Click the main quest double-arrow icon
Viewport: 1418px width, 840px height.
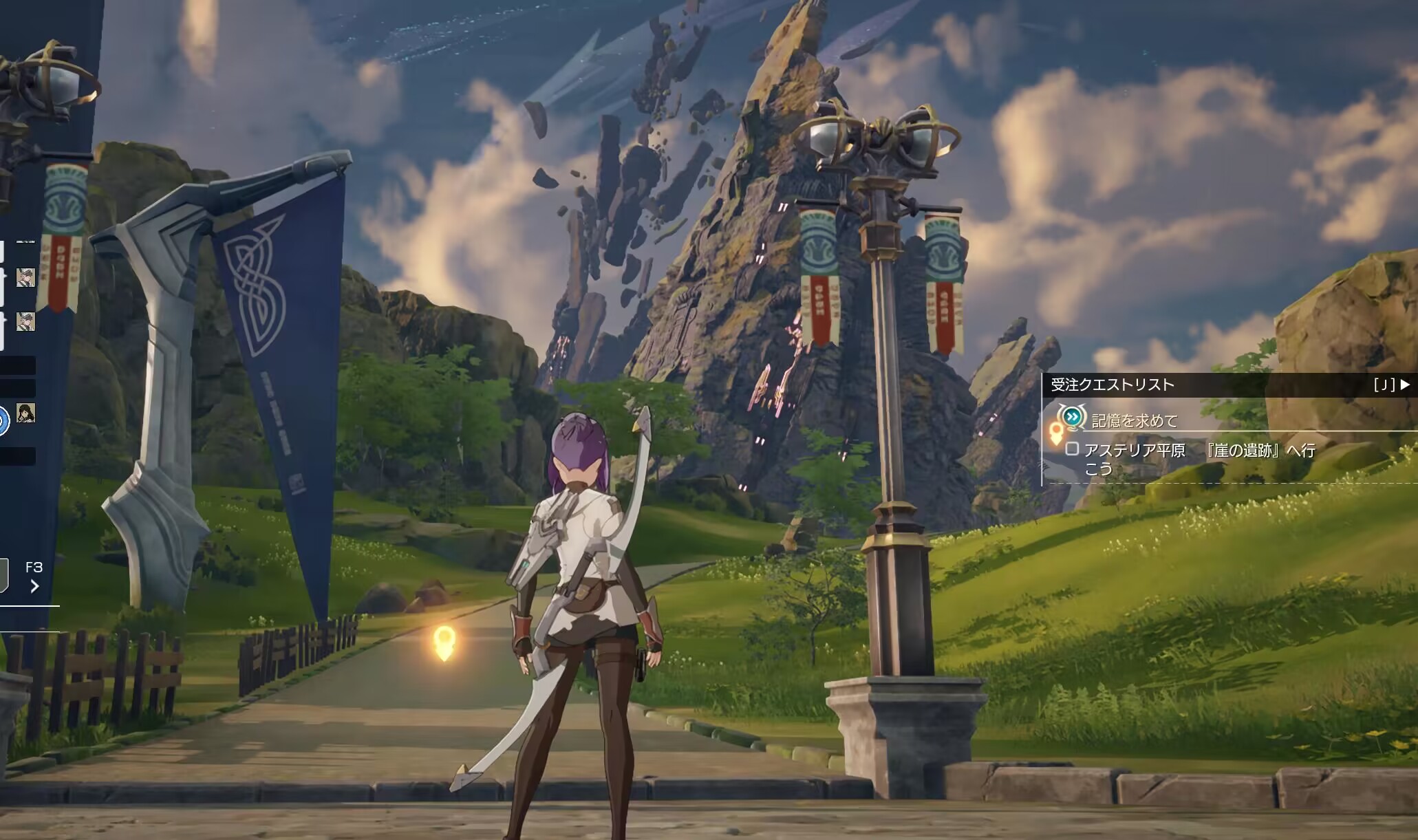click(x=1071, y=416)
